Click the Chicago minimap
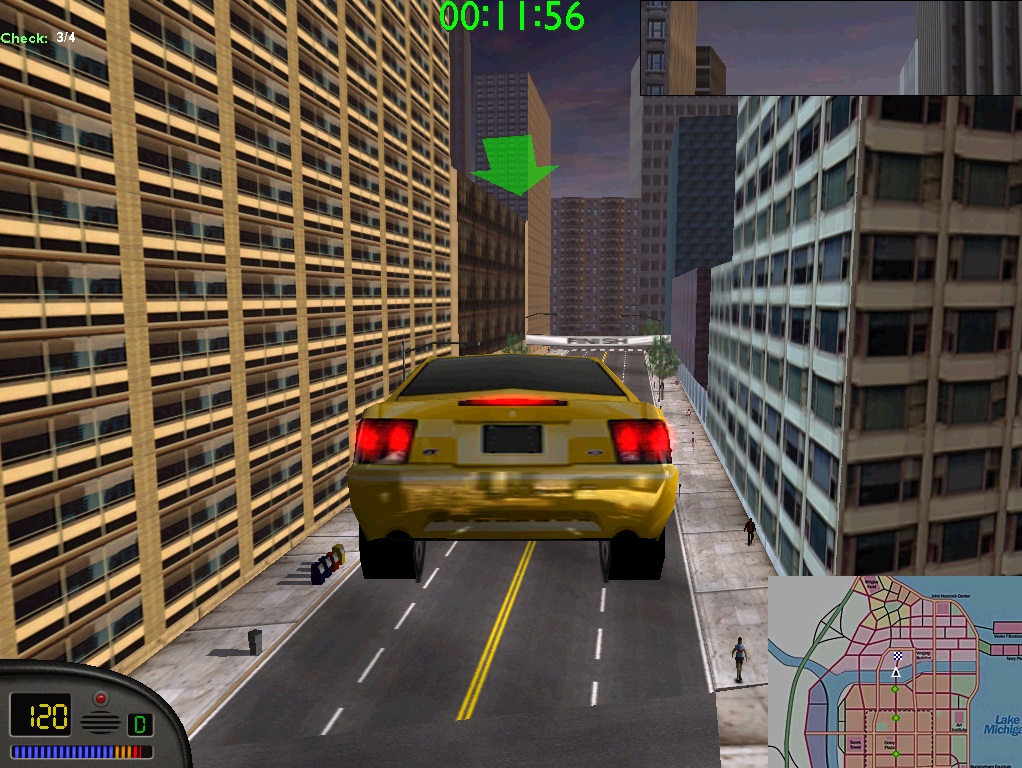 click(x=895, y=672)
